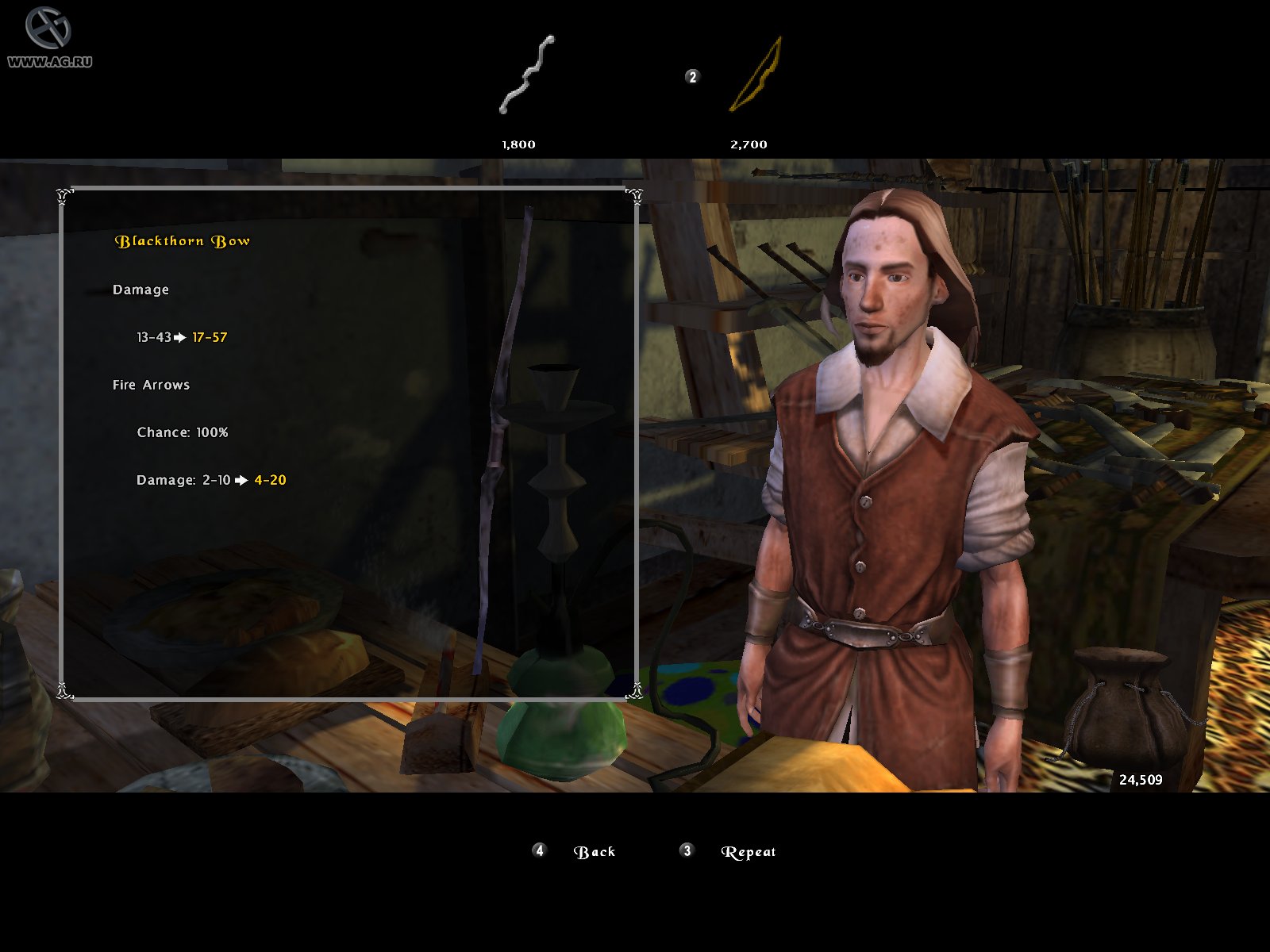Click the circled 3 hotkey icon beside Repeat

[x=686, y=850]
